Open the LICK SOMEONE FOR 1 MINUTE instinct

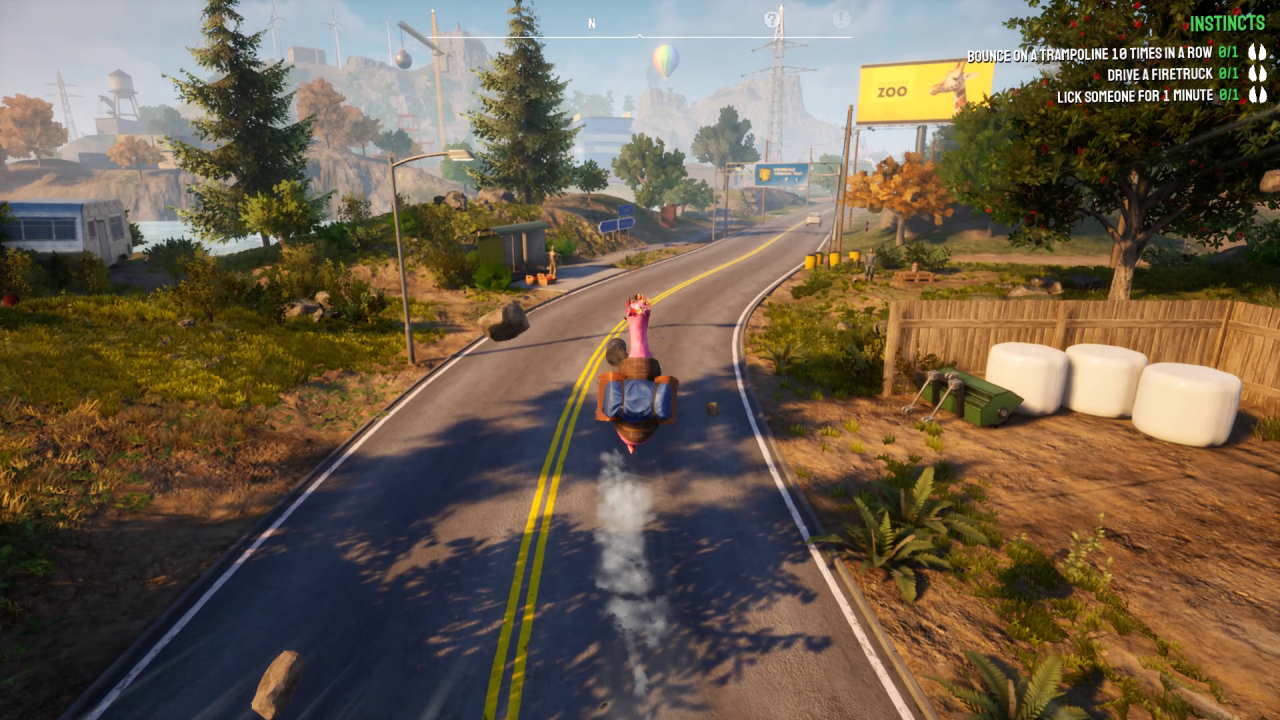(1135, 96)
